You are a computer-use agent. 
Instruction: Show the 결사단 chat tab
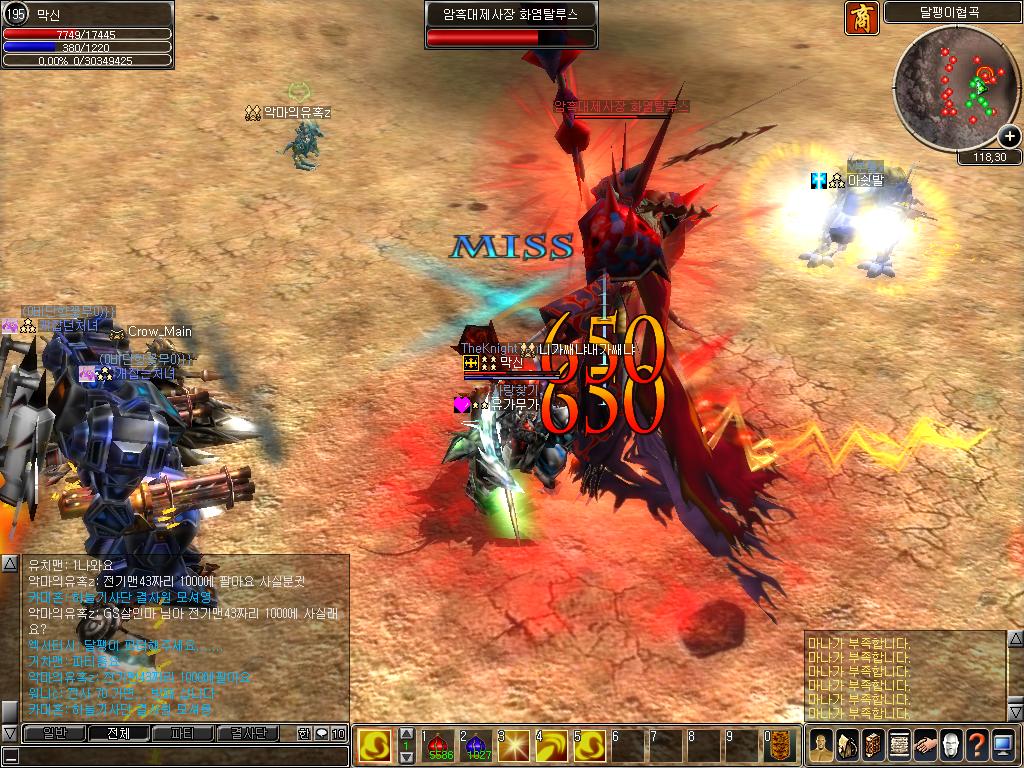[x=249, y=734]
